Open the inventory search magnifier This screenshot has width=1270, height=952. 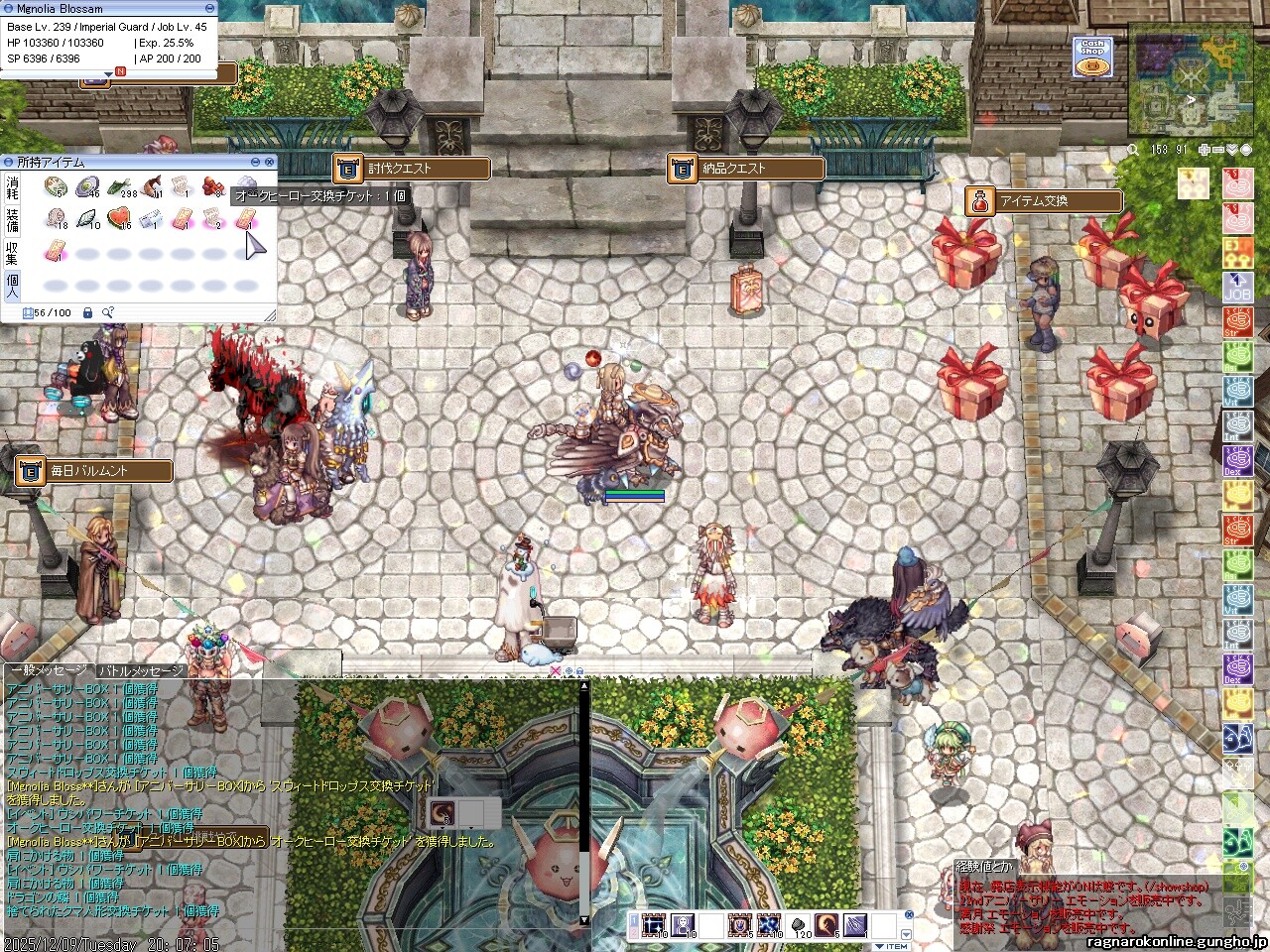pos(107,313)
